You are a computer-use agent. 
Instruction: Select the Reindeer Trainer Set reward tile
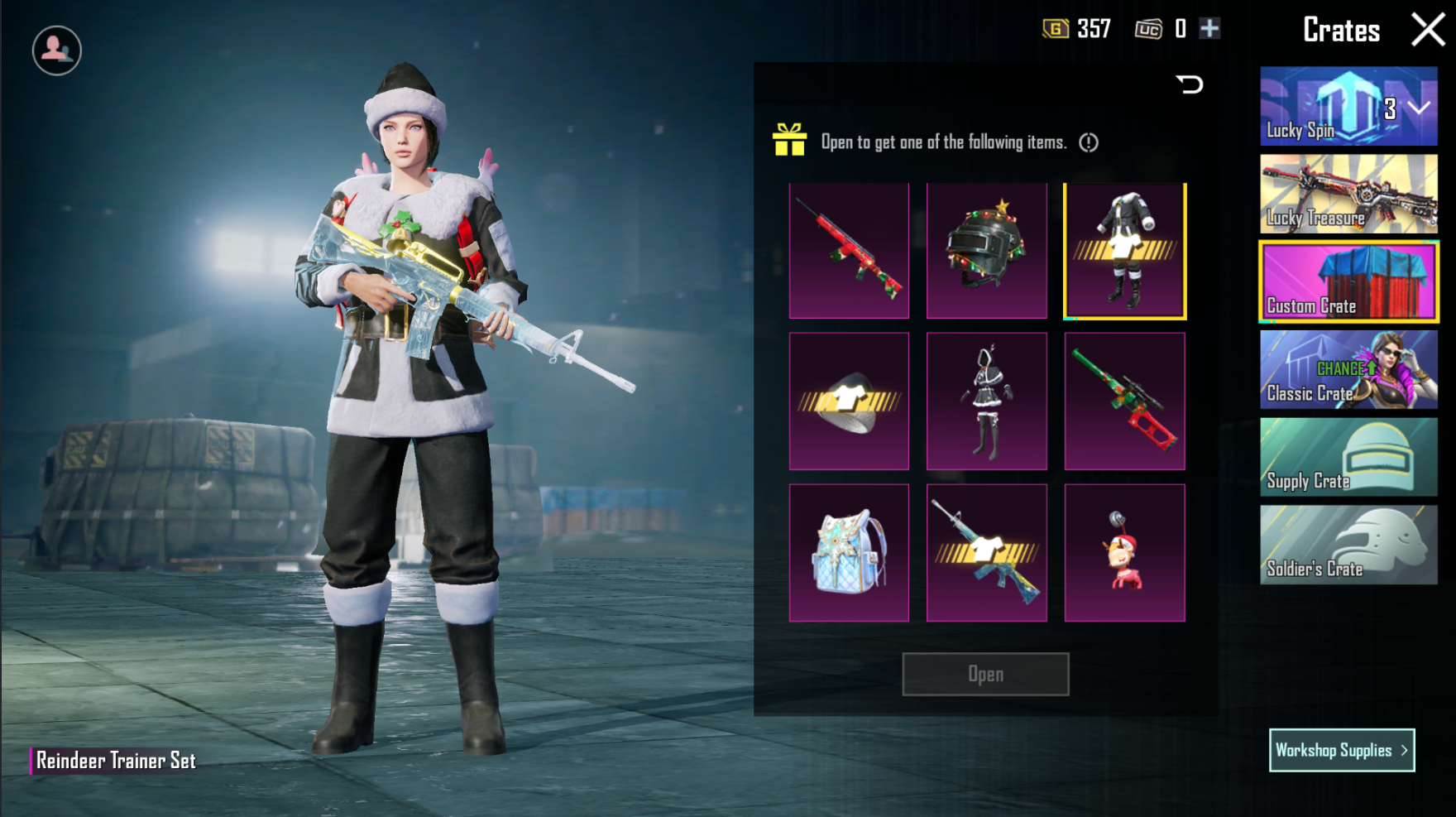point(1124,250)
